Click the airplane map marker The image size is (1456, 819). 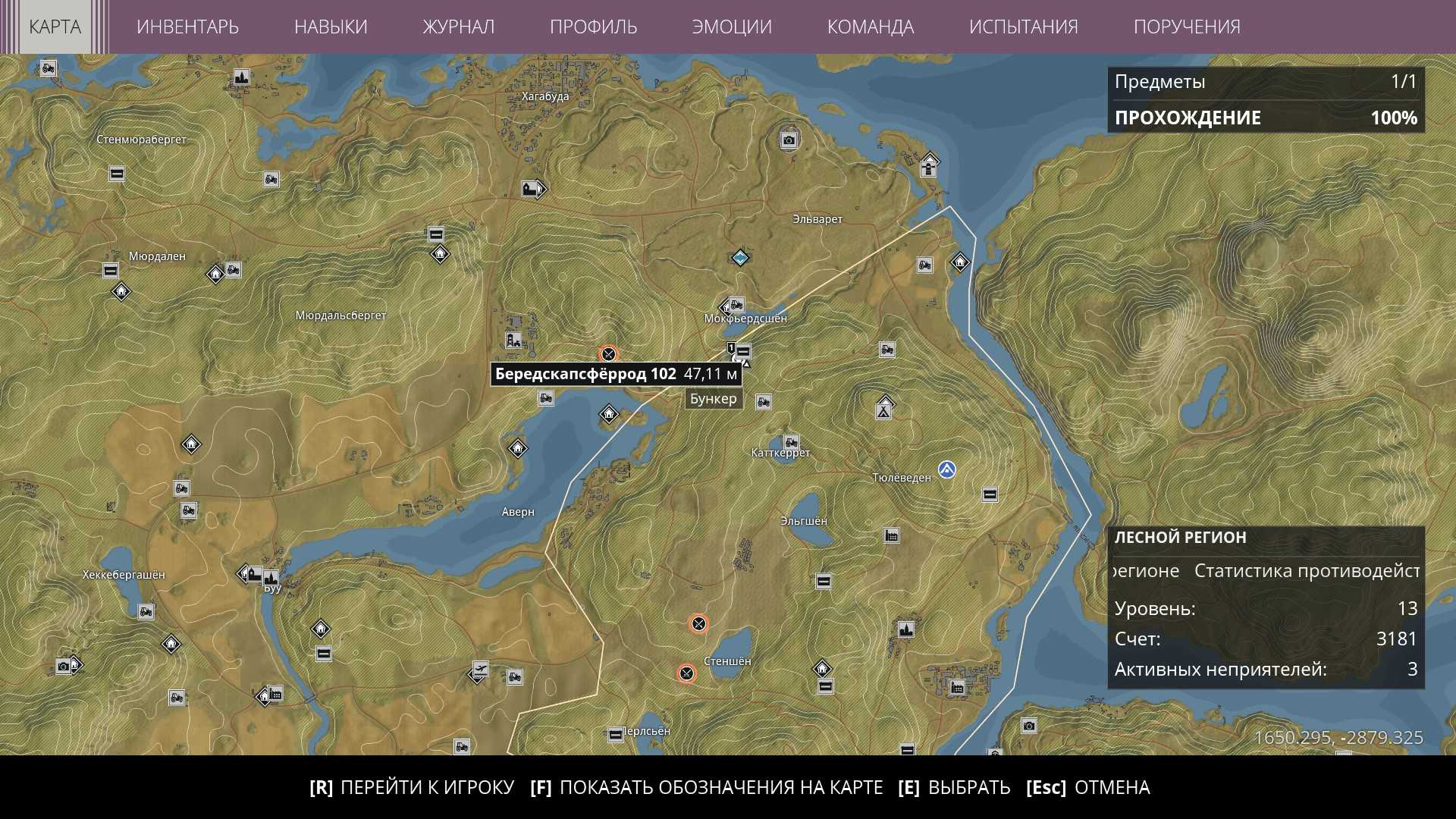tap(479, 670)
